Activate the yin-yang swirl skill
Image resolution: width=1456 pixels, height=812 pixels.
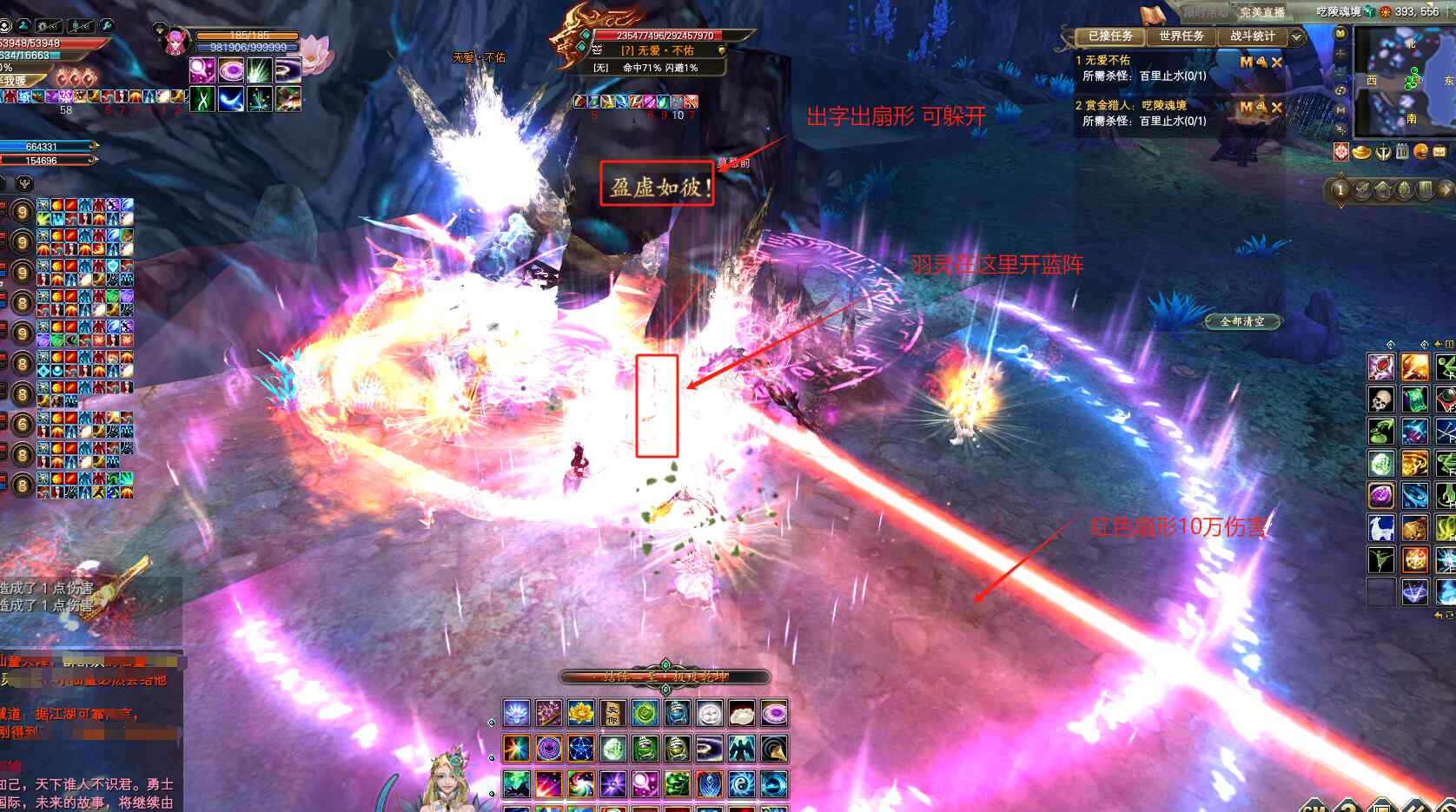tap(741, 783)
